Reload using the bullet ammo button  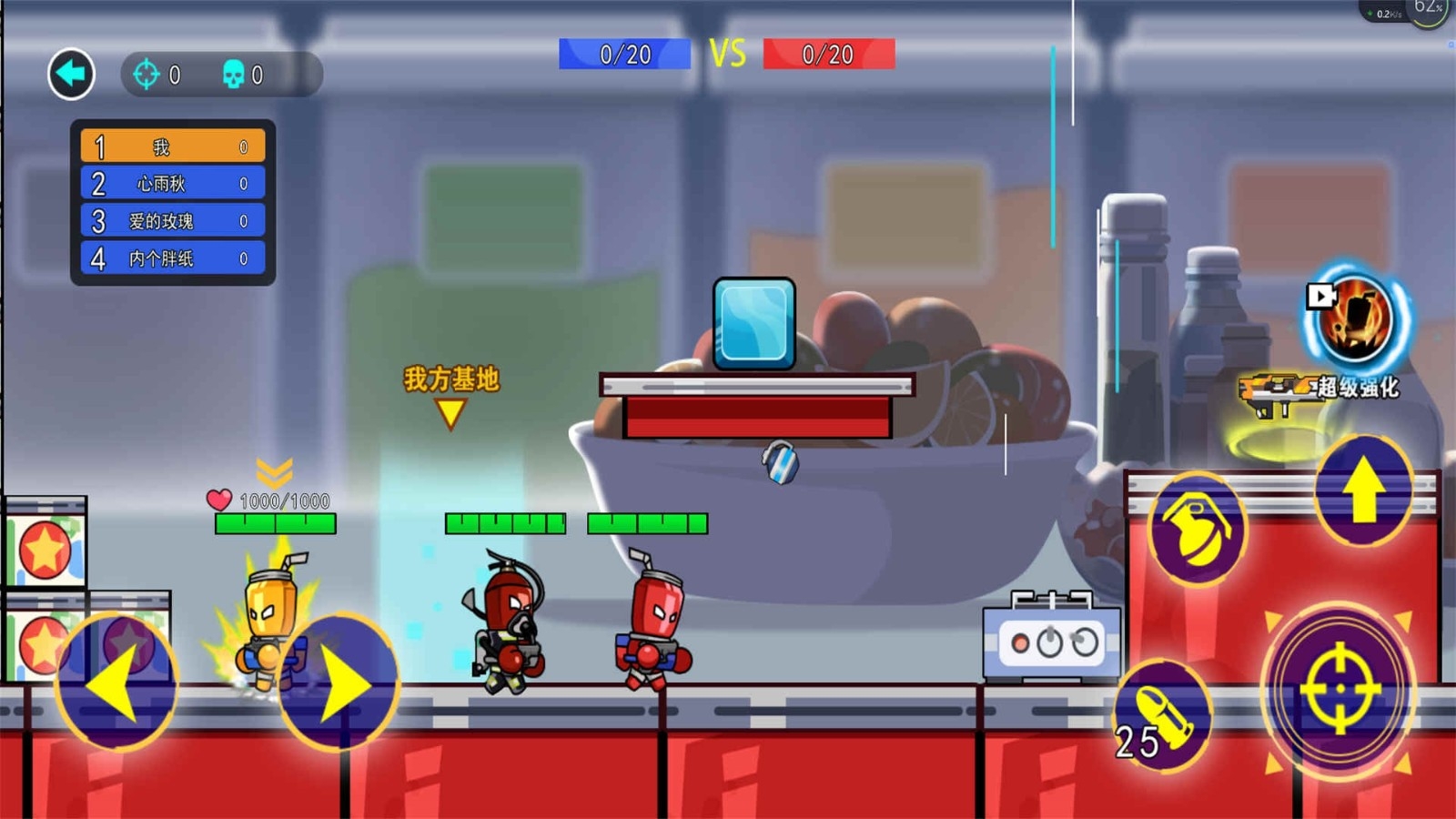[1163, 716]
